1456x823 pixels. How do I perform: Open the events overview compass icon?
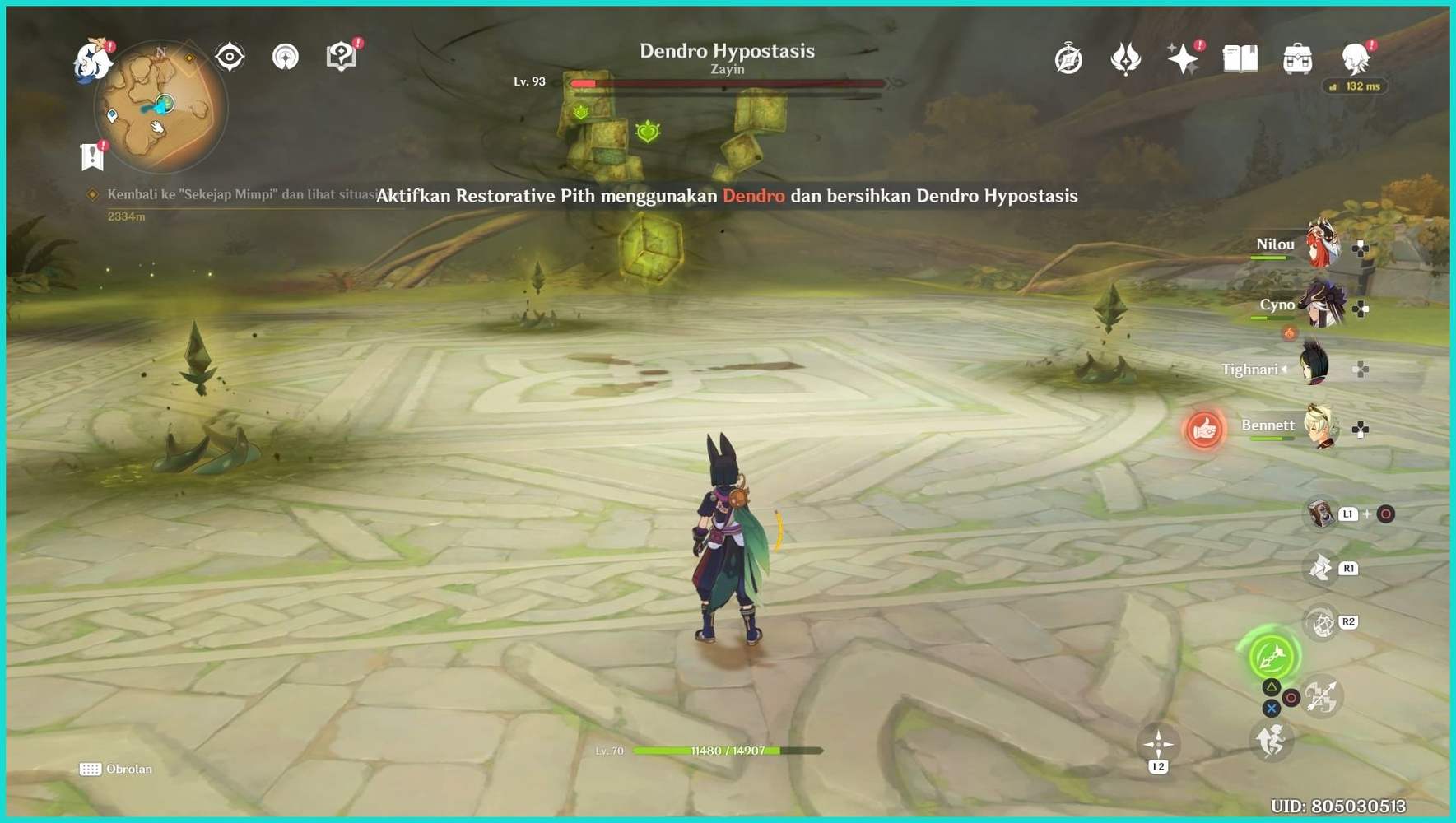(1068, 58)
